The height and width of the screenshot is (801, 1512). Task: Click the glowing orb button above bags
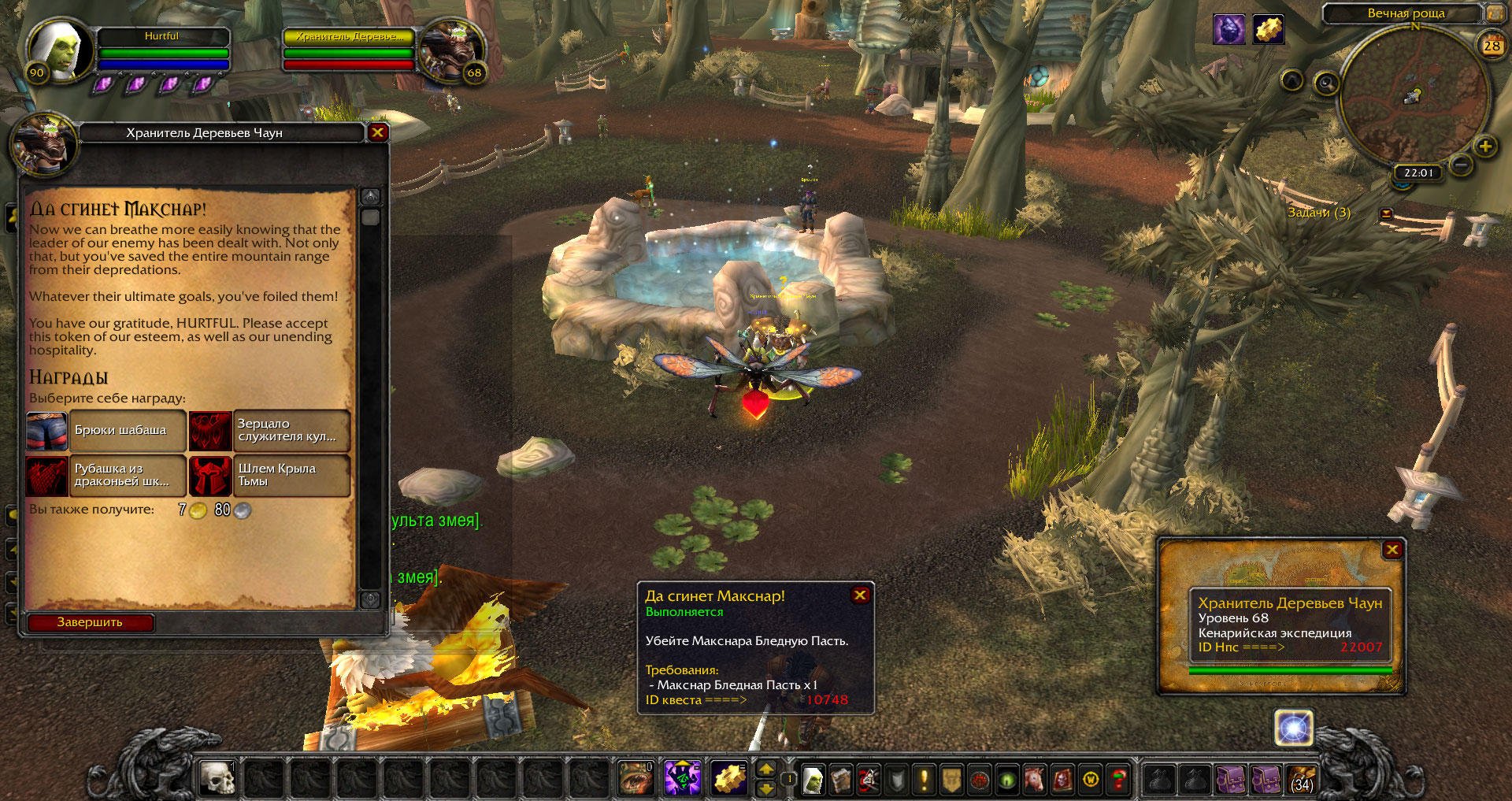pyautogui.click(x=1293, y=728)
